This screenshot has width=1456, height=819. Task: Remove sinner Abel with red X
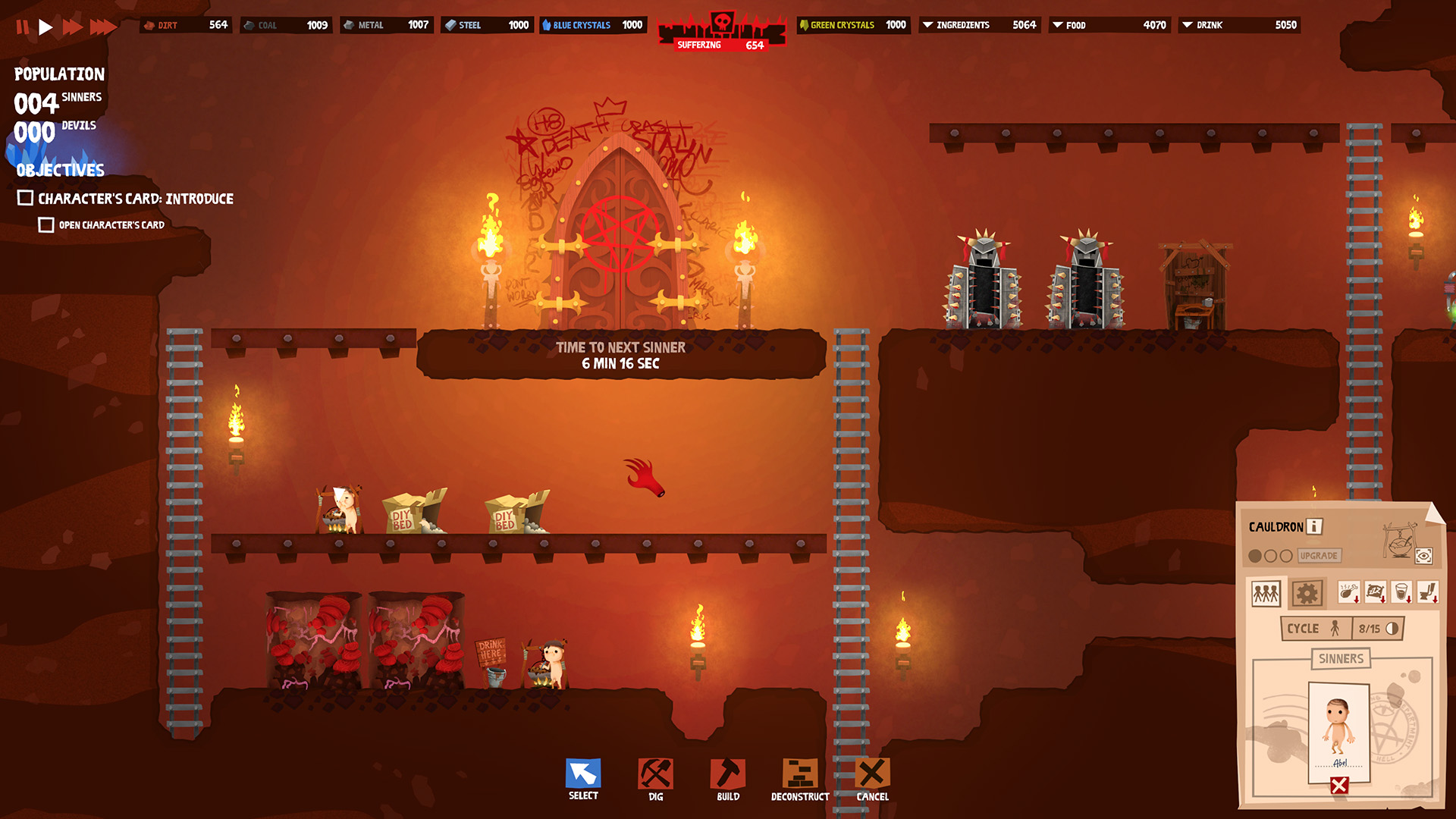point(1339,786)
